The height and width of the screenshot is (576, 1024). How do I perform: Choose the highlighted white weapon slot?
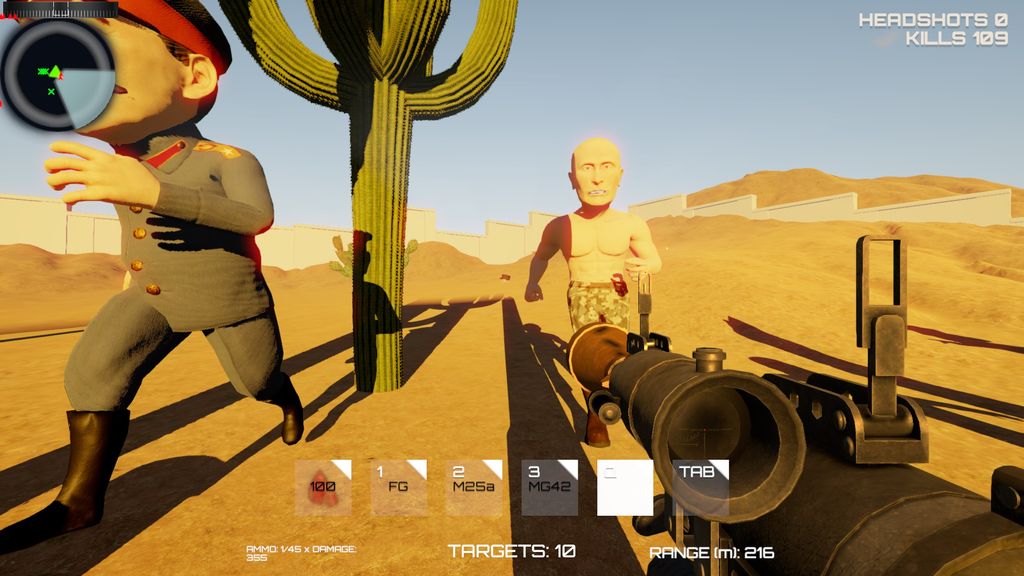tap(625, 487)
